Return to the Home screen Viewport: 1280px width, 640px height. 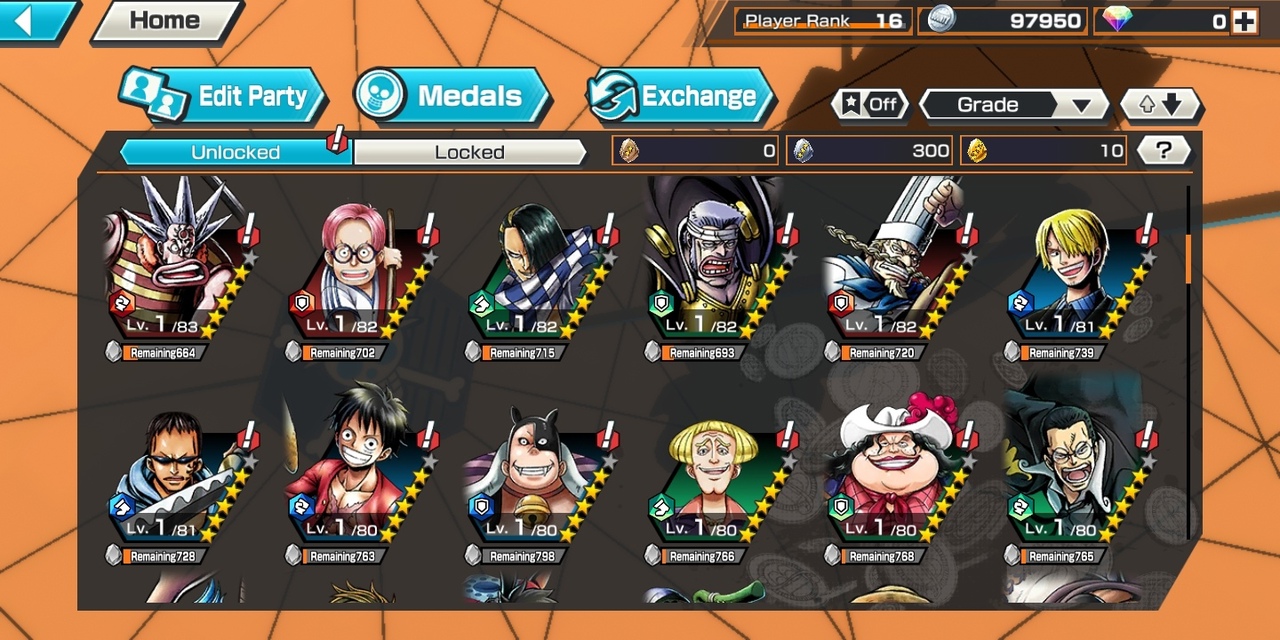point(165,21)
